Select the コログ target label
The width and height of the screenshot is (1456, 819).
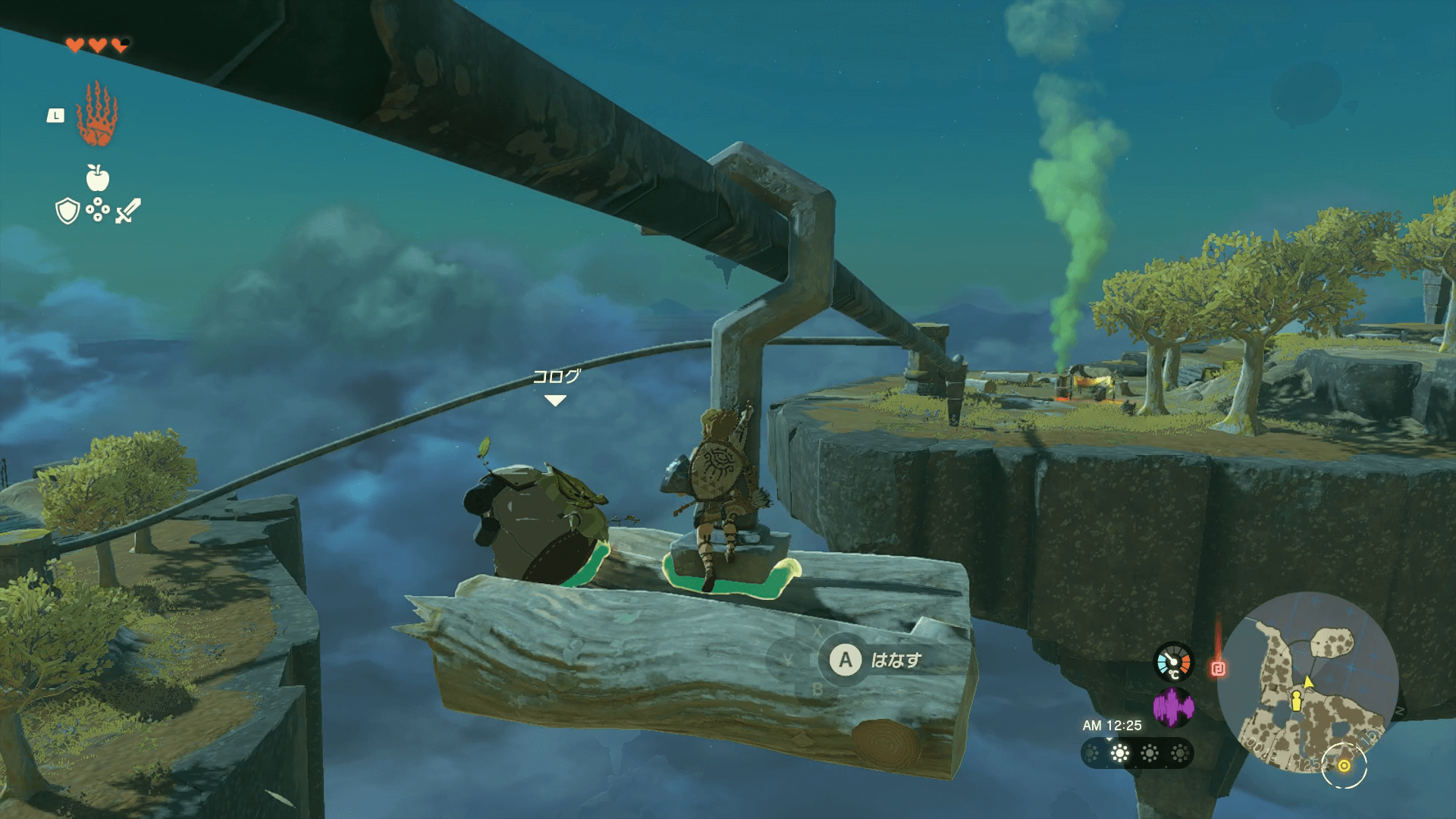(556, 376)
